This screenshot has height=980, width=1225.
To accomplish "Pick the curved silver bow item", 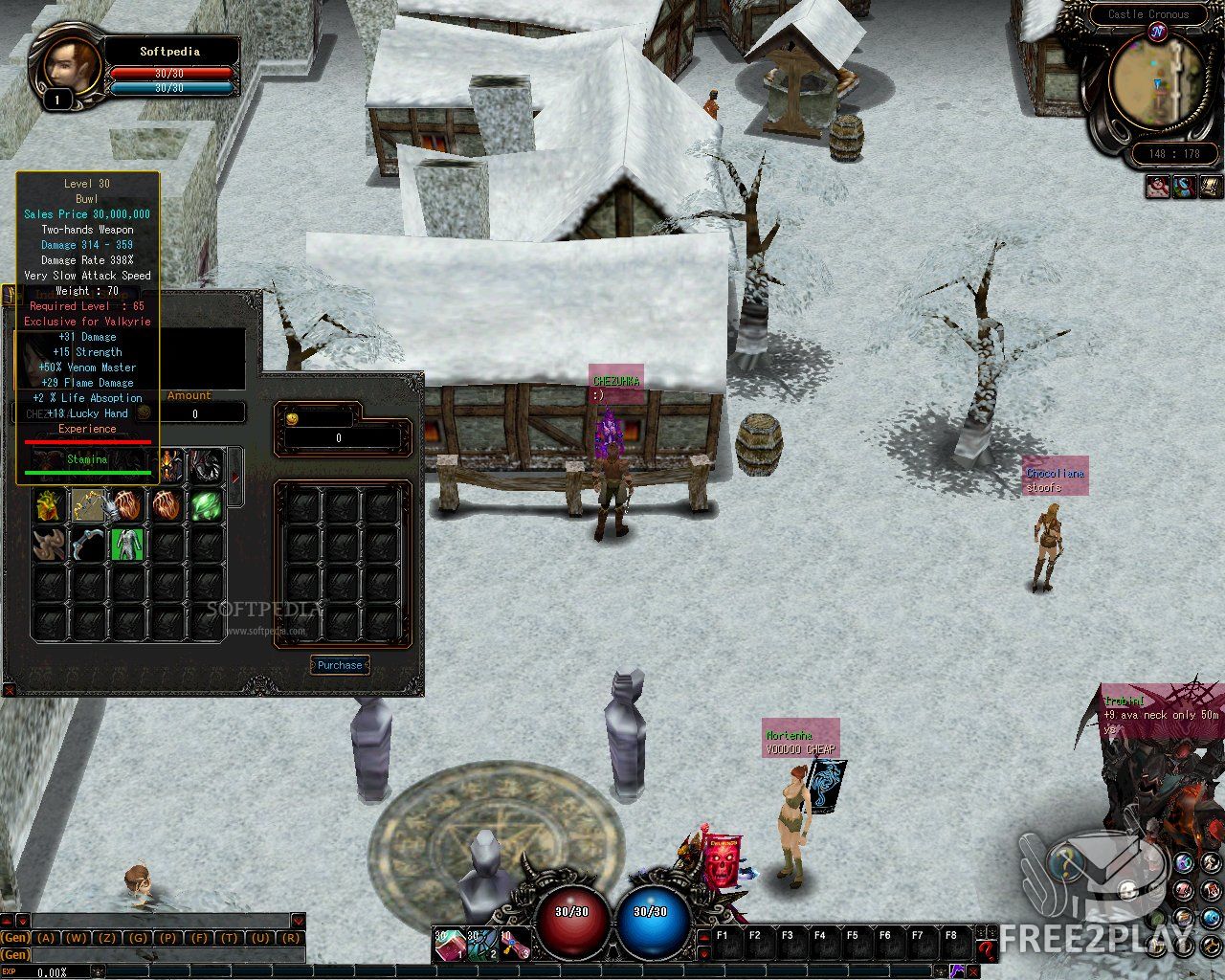I will (x=88, y=545).
